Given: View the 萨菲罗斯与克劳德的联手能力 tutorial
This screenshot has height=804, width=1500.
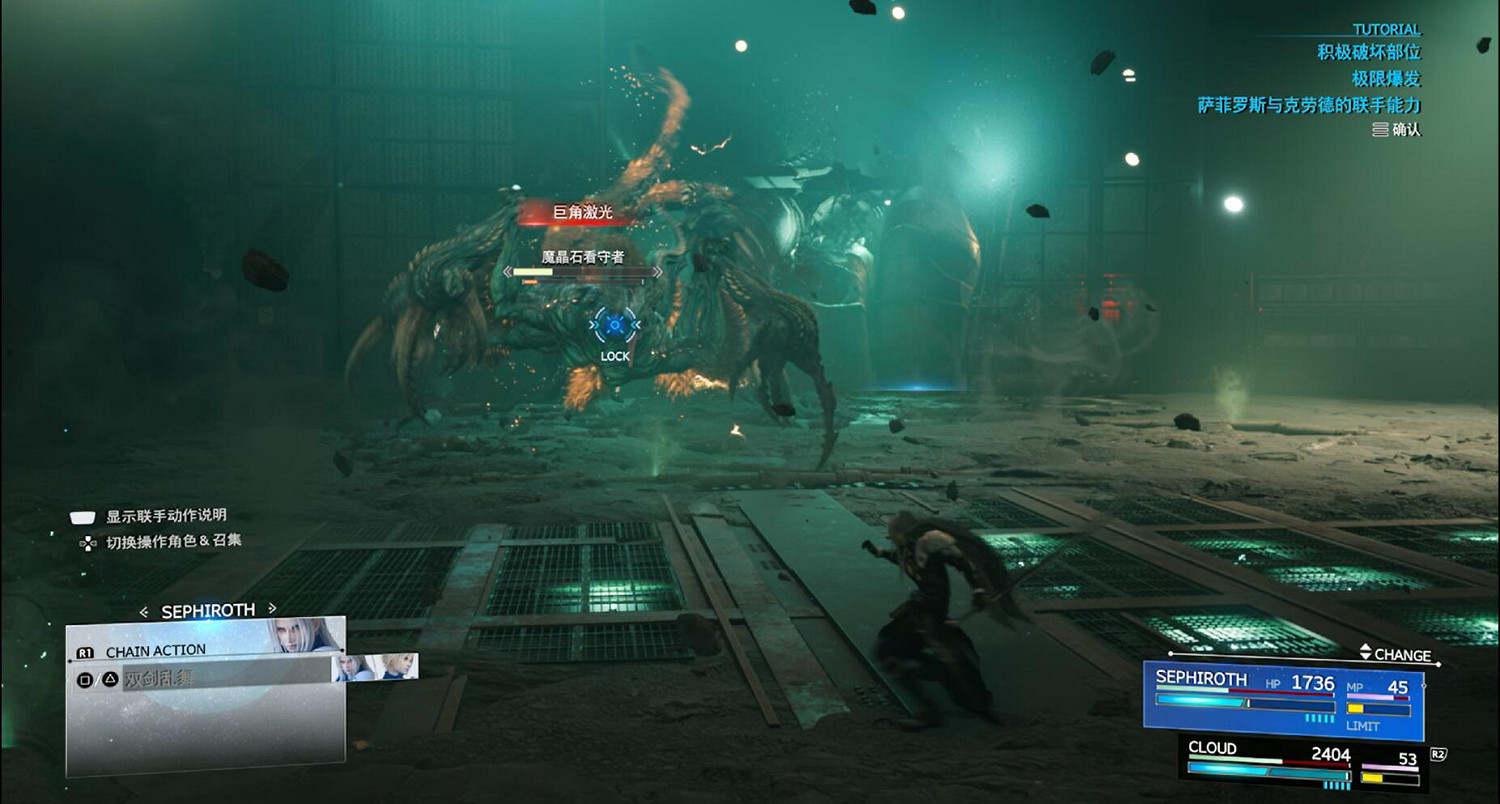Looking at the screenshot, I should (x=1309, y=105).
